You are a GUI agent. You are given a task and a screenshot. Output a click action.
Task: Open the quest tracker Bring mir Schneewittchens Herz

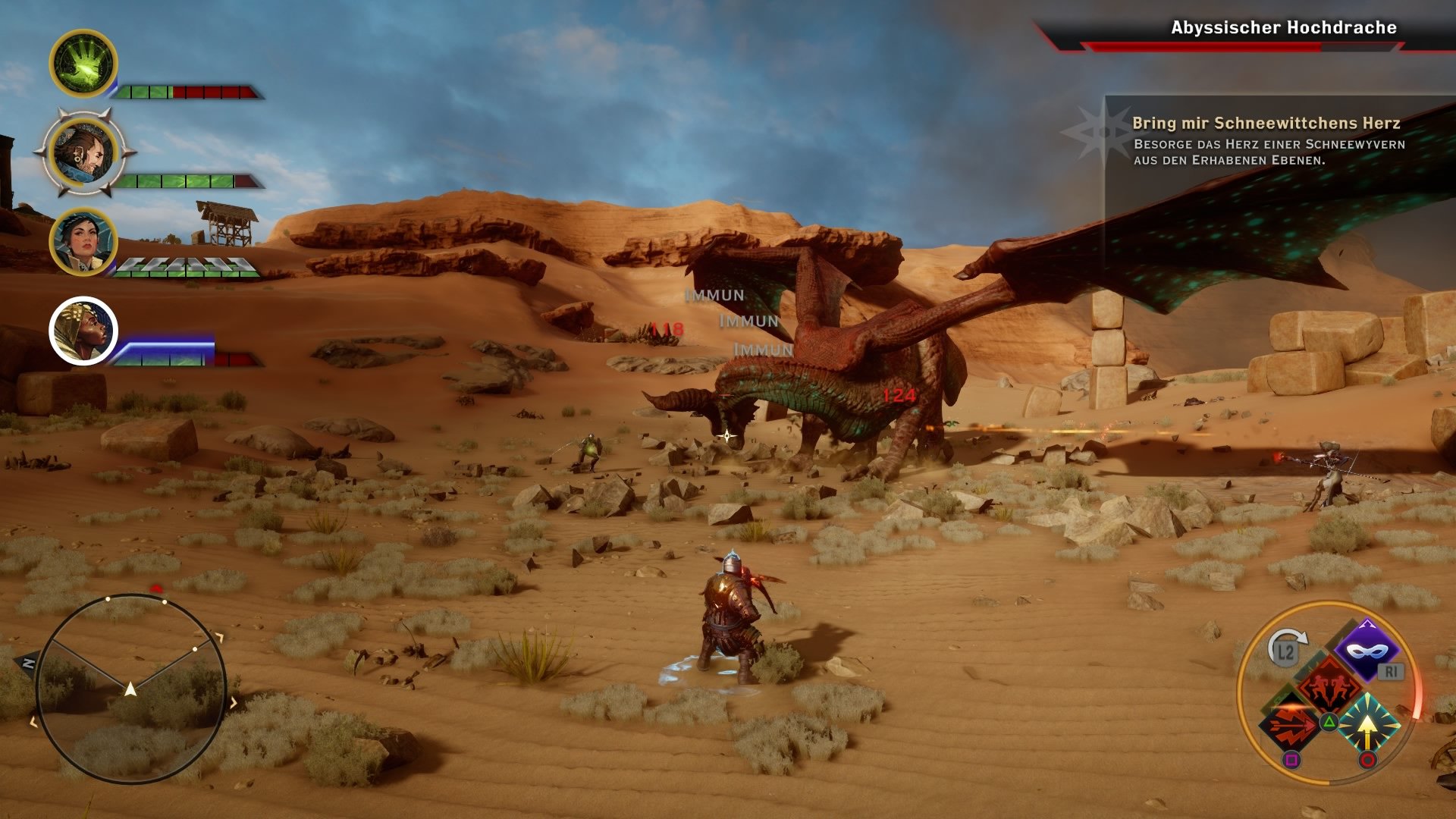(x=1266, y=124)
